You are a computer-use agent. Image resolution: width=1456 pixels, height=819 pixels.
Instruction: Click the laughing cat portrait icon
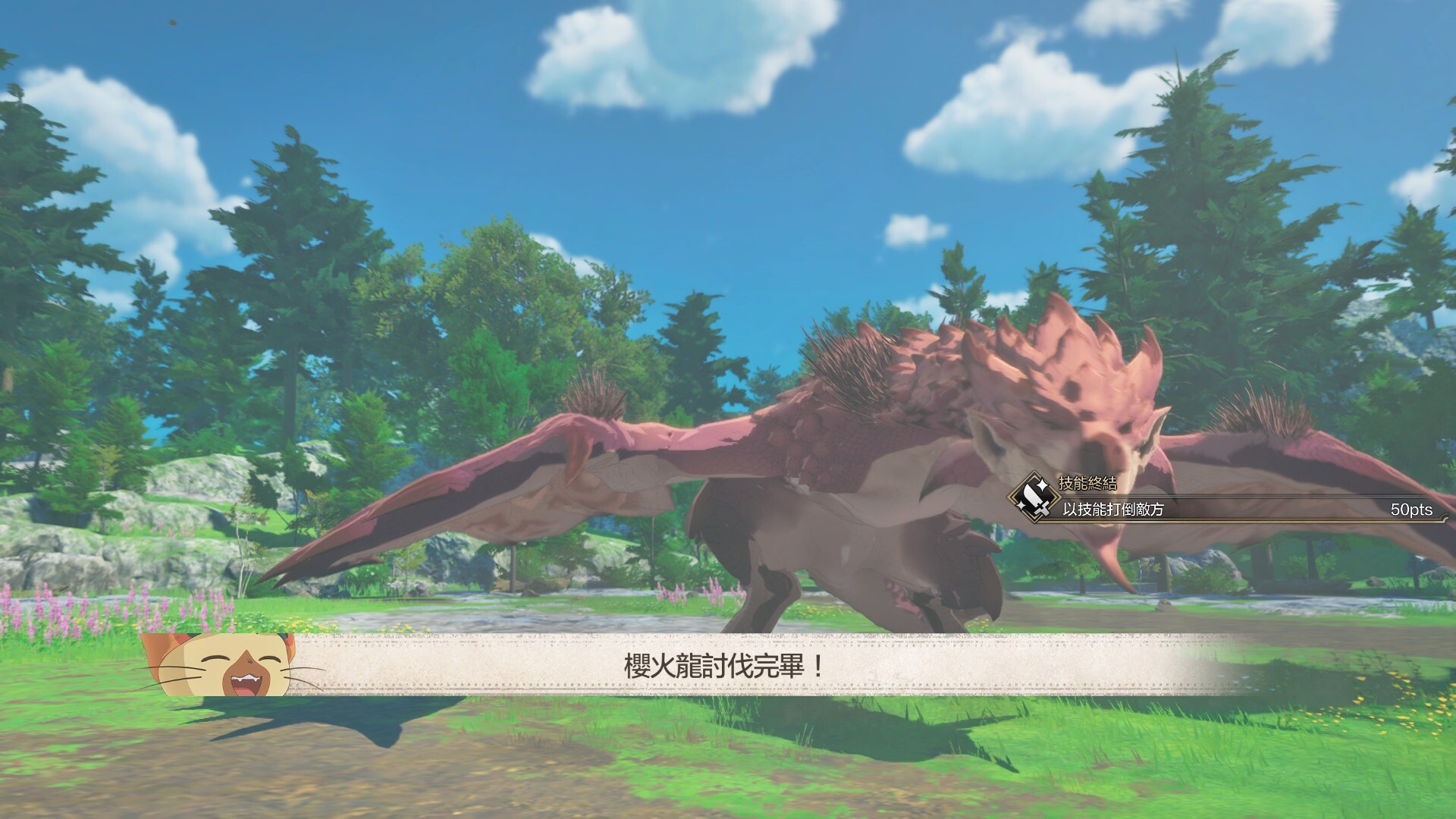[x=227, y=665]
